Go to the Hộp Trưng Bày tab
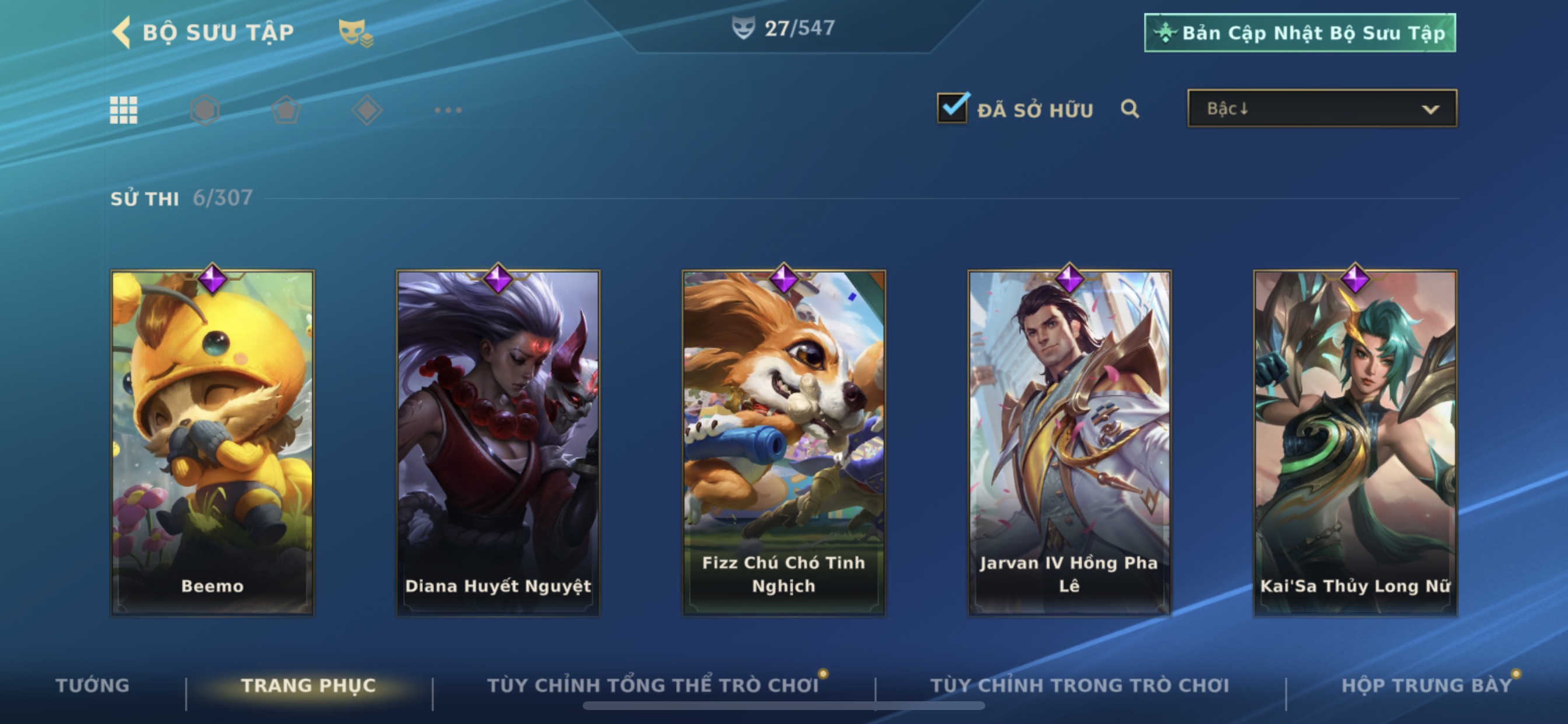The height and width of the screenshot is (724, 1568). click(1426, 686)
